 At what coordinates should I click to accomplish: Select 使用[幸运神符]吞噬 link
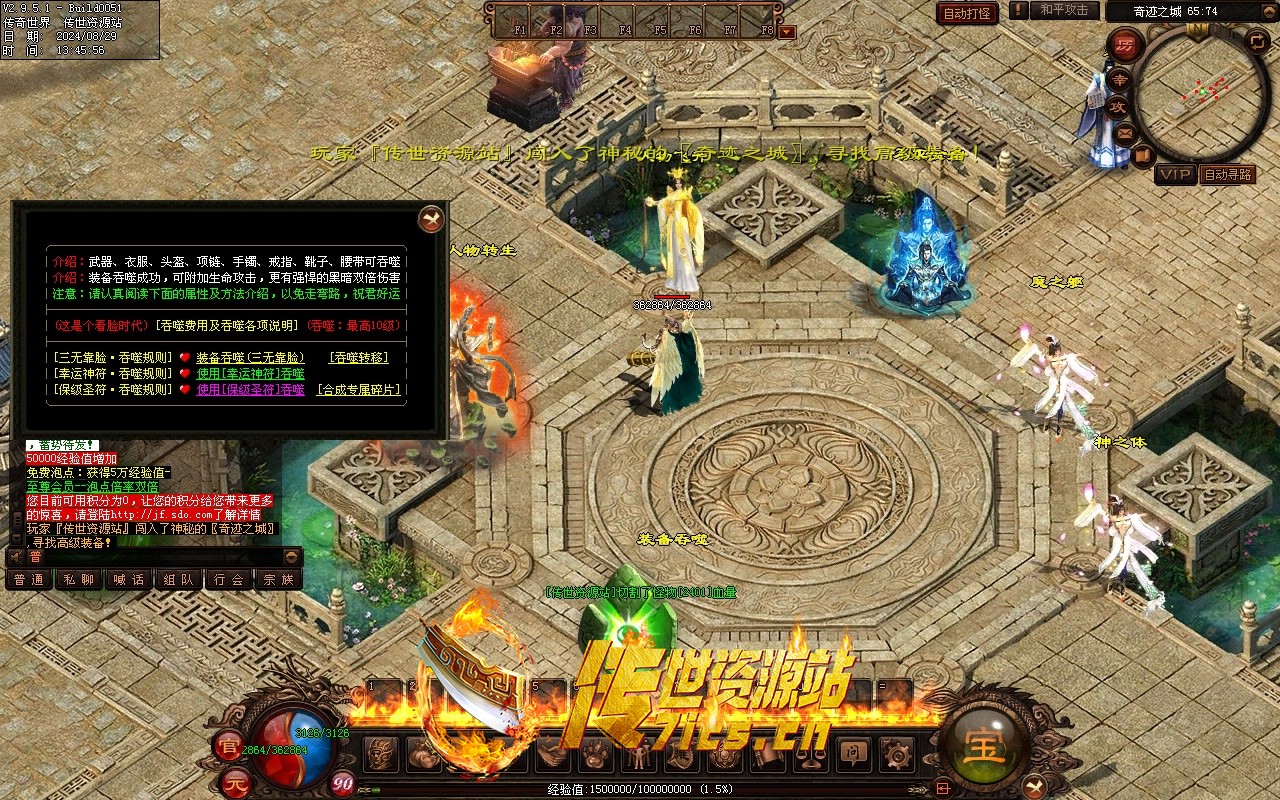pos(250,373)
